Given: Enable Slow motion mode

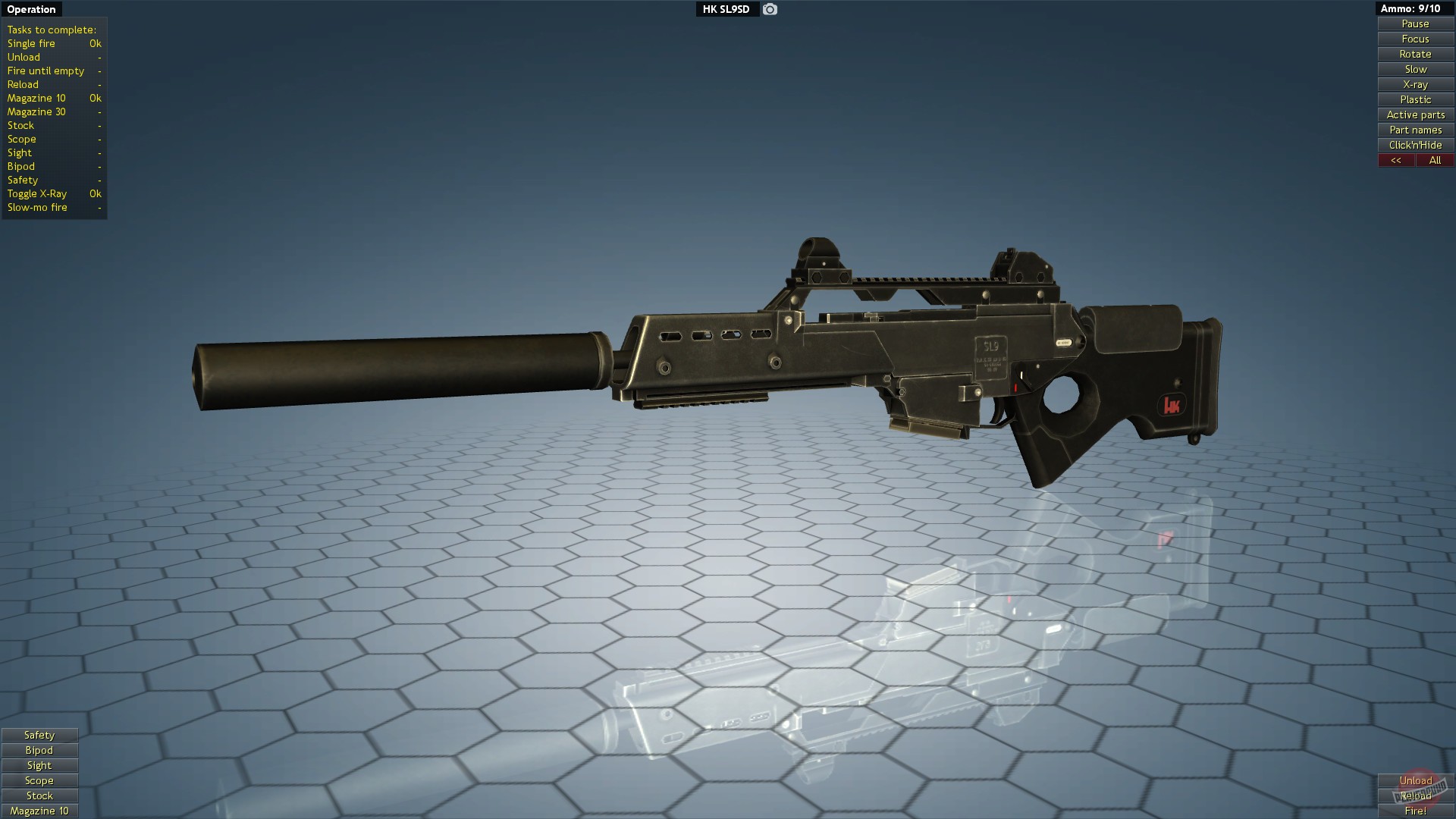Looking at the screenshot, I should pos(1414,69).
